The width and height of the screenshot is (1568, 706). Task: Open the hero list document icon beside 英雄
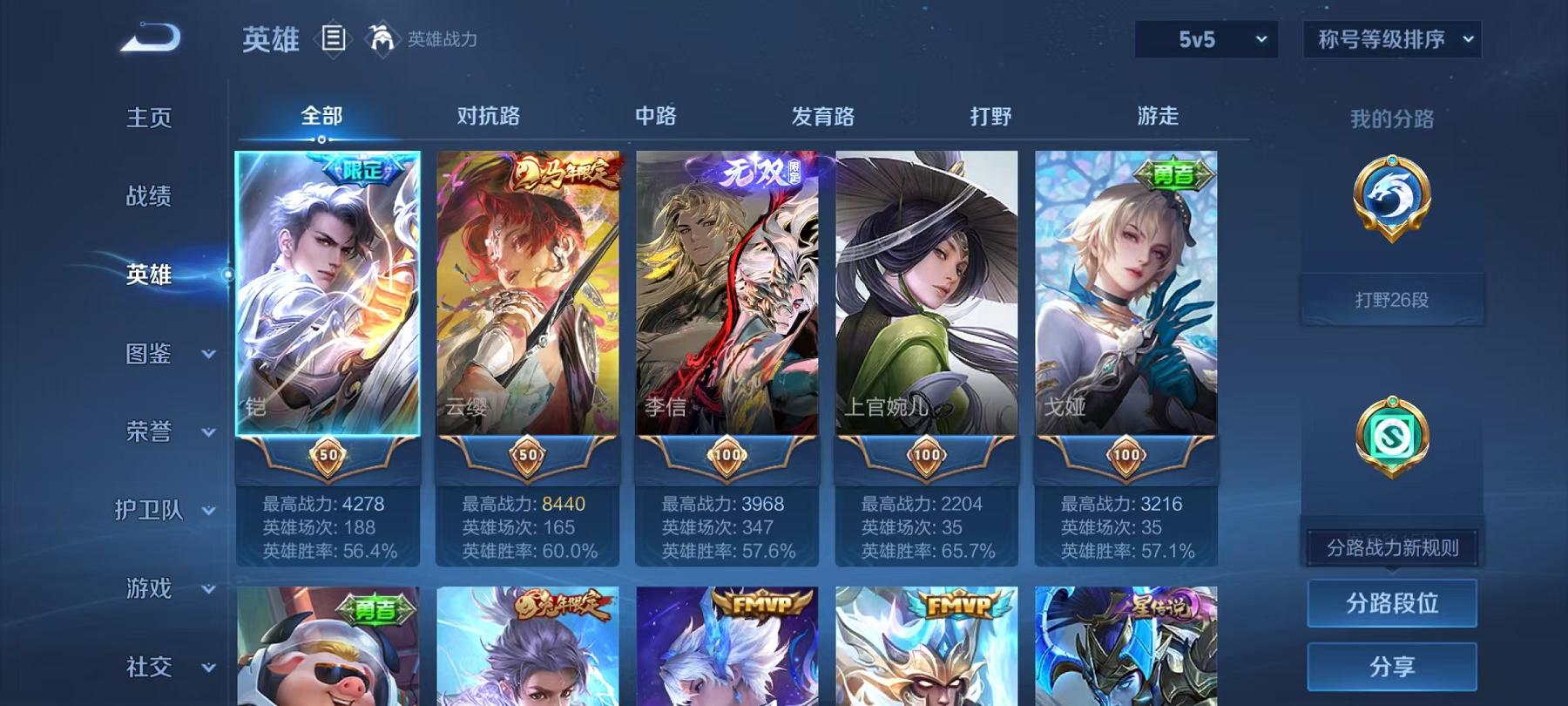pyautogui.click(x=332, y=37)
